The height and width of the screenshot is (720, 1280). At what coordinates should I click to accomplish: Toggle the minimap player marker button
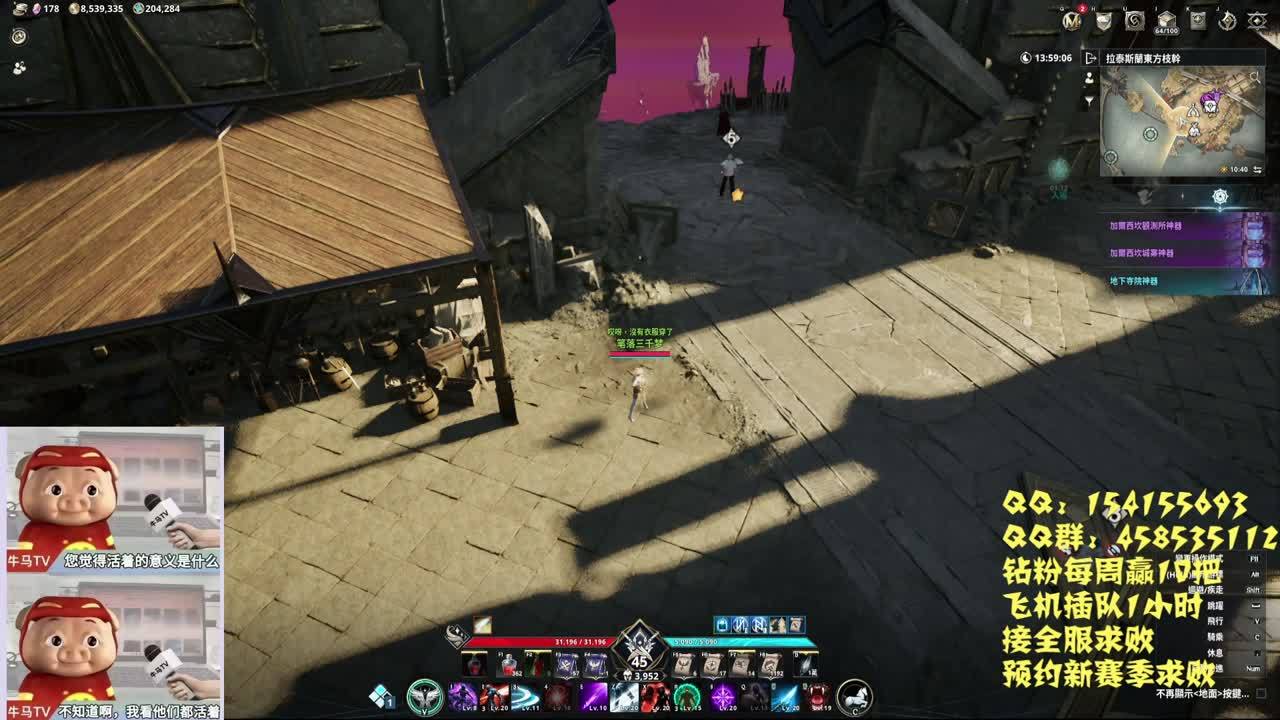(1089, 78)
